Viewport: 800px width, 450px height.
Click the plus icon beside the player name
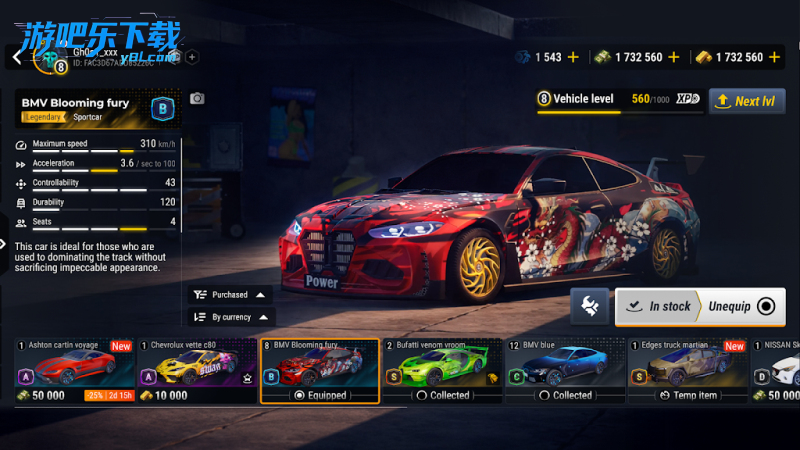192,57
